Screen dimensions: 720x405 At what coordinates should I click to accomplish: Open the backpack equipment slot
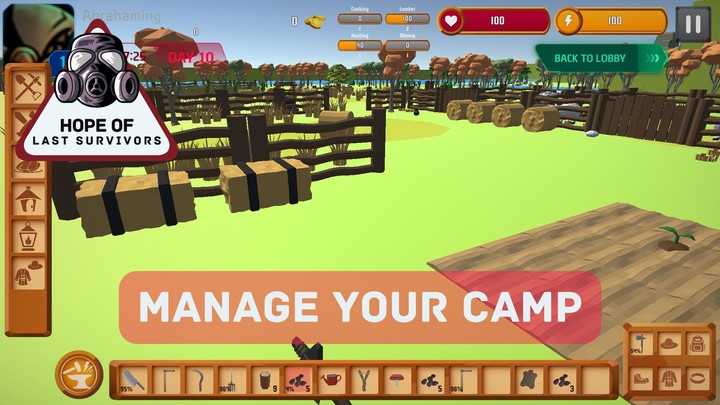698,344
